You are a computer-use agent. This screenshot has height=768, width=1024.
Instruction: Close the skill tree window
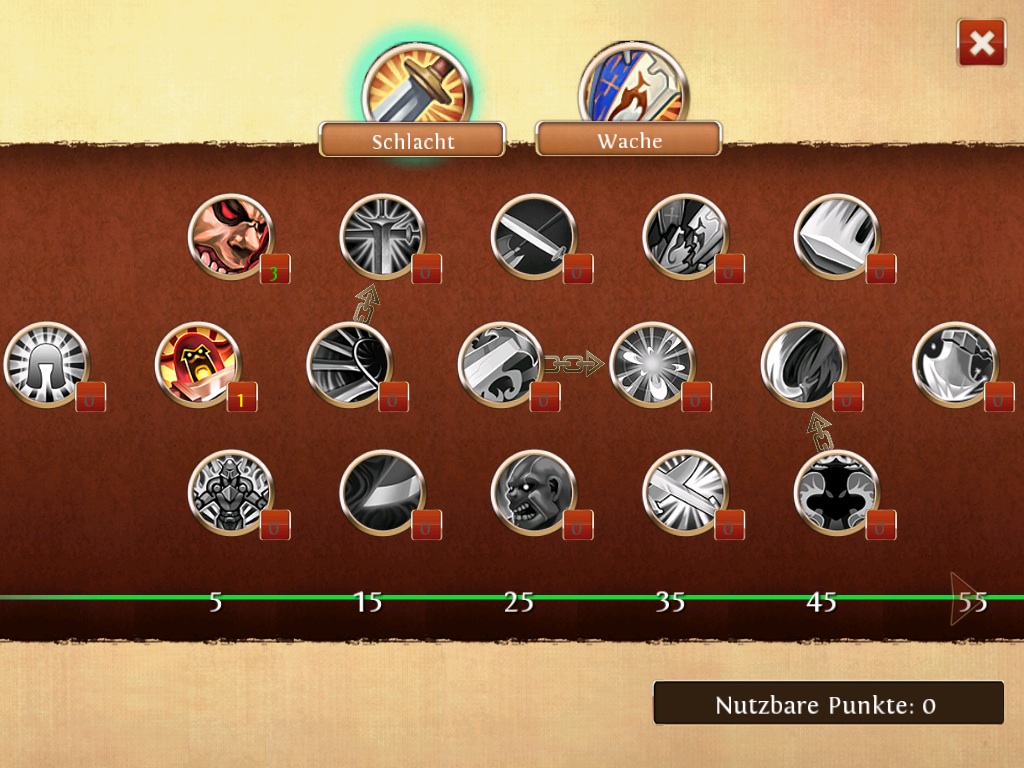click(981, 43)
